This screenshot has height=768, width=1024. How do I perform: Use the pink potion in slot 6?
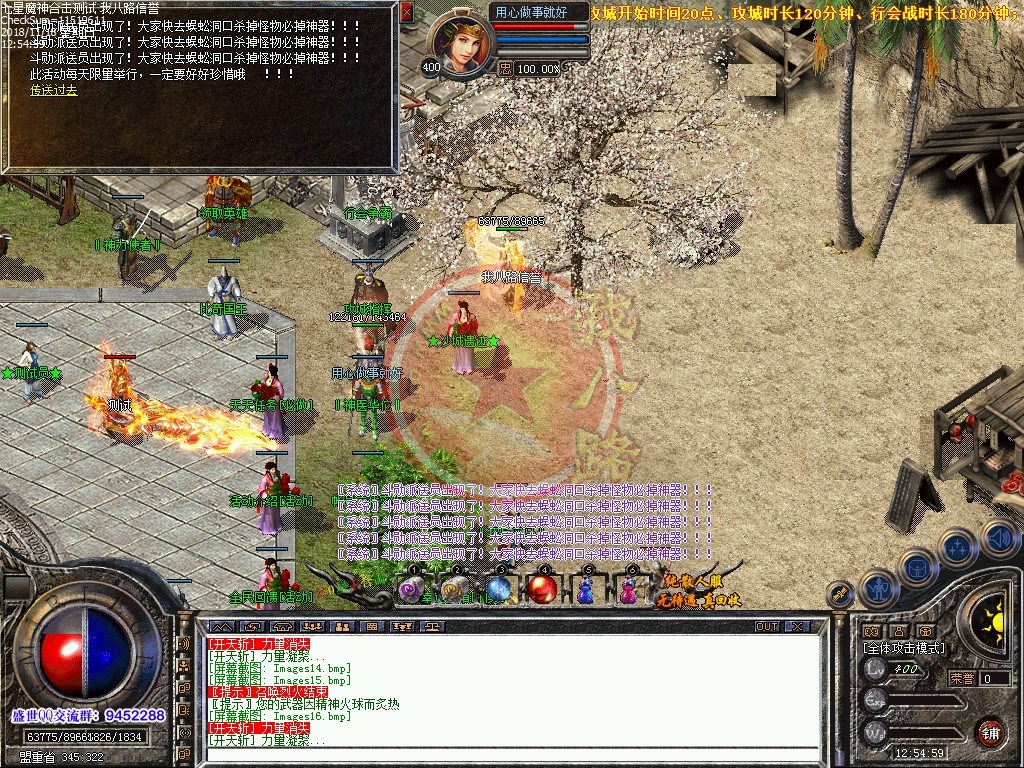tap(628, 590)
